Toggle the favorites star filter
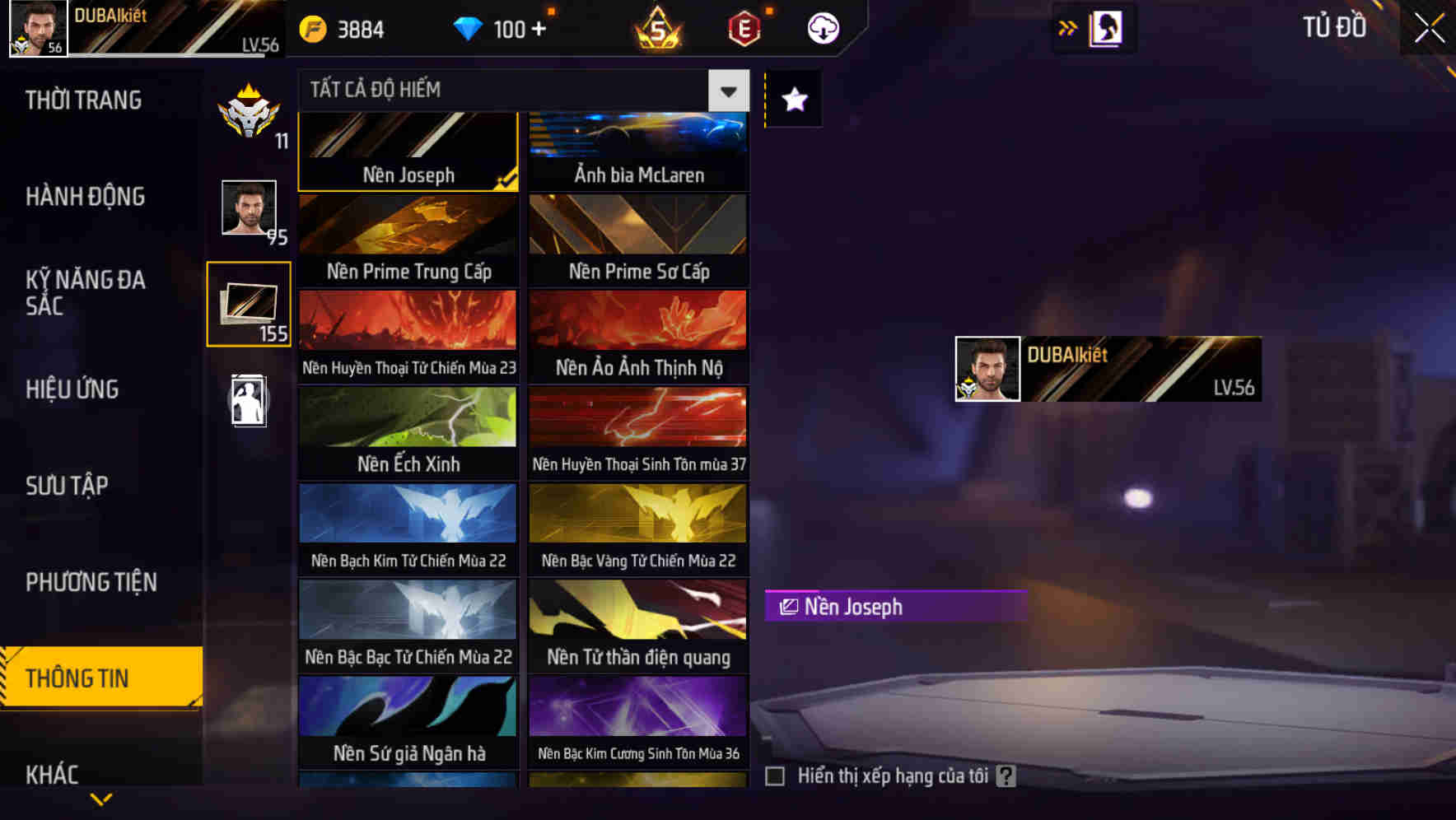 coord(792,100)
